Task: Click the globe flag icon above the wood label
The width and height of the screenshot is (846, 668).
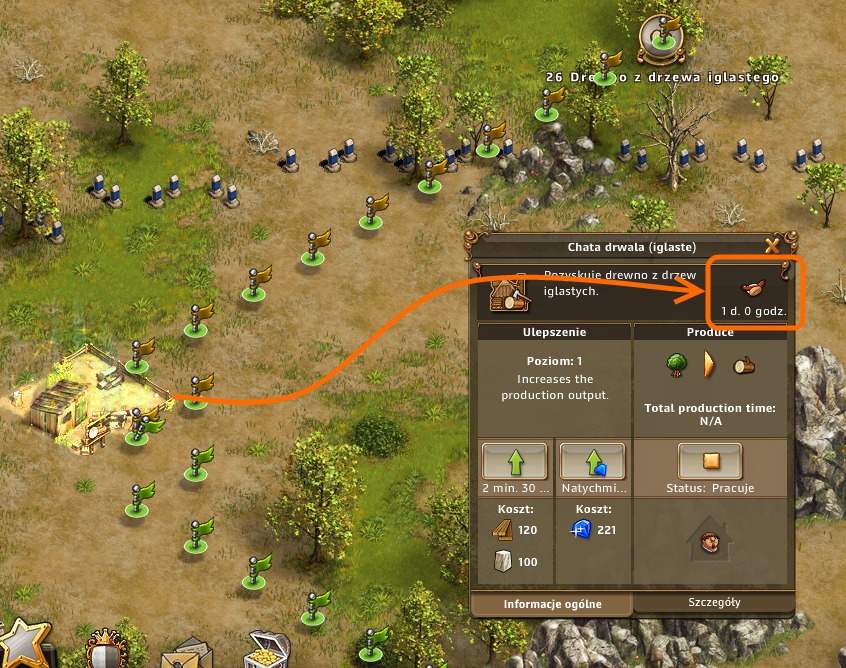Action: pos(662,36)
